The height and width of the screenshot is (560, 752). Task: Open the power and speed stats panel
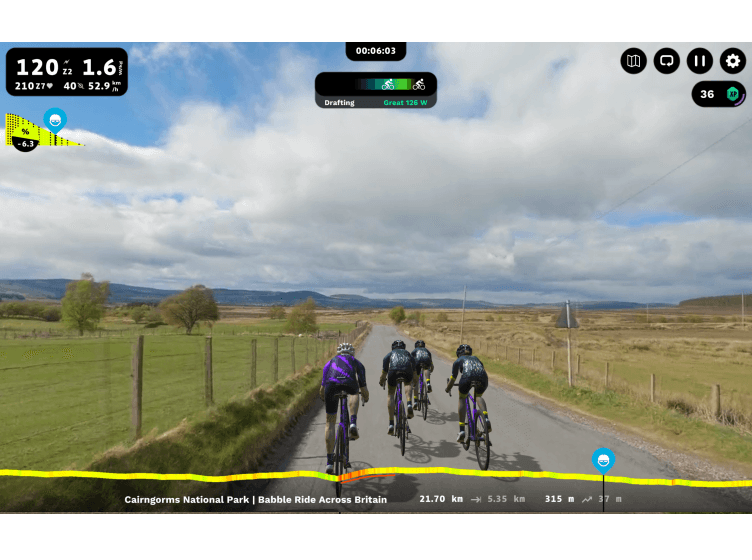67,72
